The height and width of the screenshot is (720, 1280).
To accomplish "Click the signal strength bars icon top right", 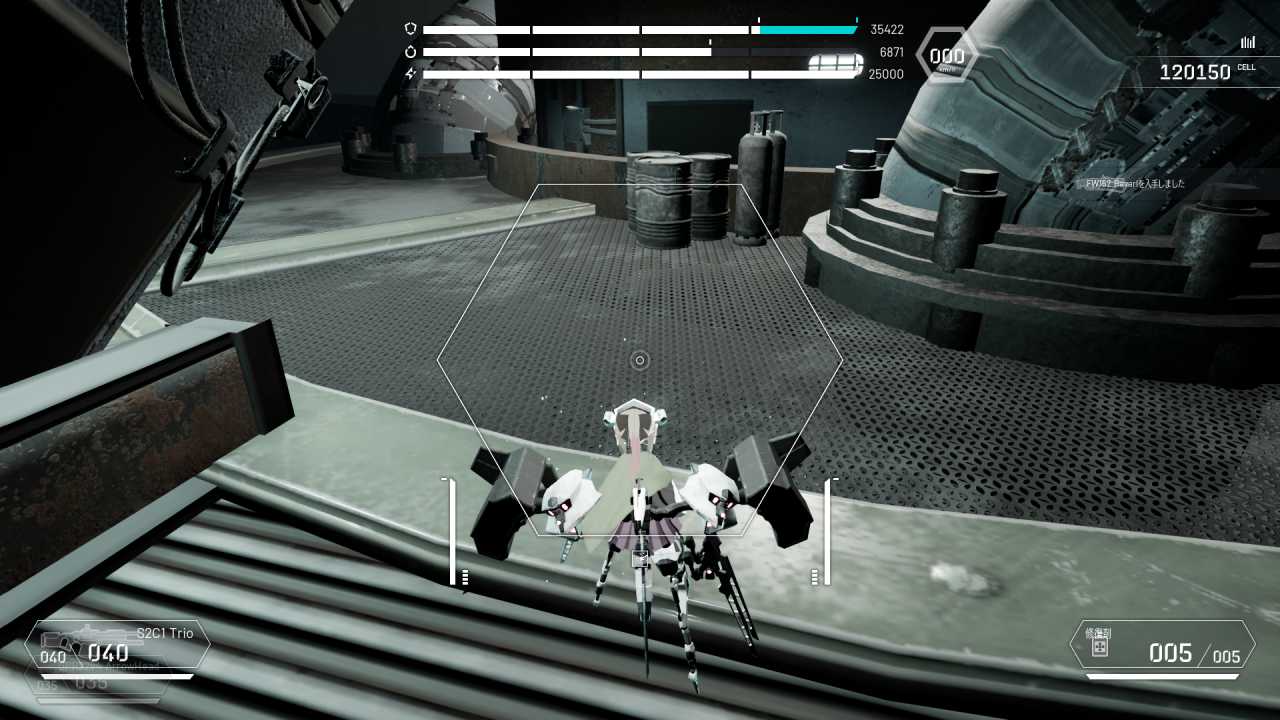I will pyautogui.click(x=1247, y=43).
